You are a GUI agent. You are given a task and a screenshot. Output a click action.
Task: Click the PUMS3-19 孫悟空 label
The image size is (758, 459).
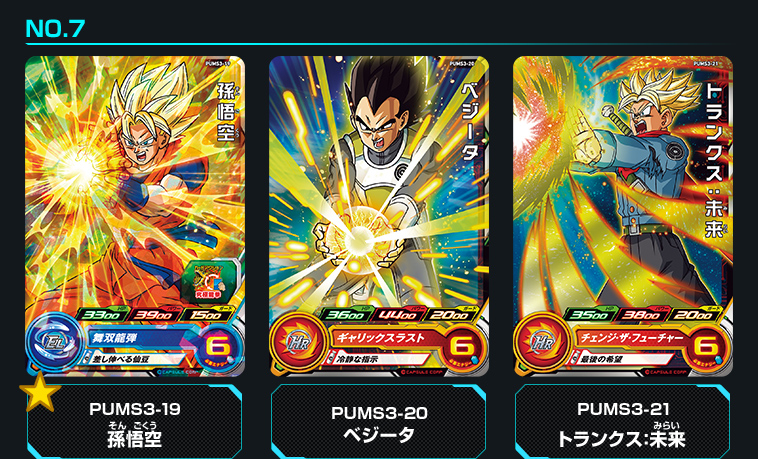[x=135, y=423]
